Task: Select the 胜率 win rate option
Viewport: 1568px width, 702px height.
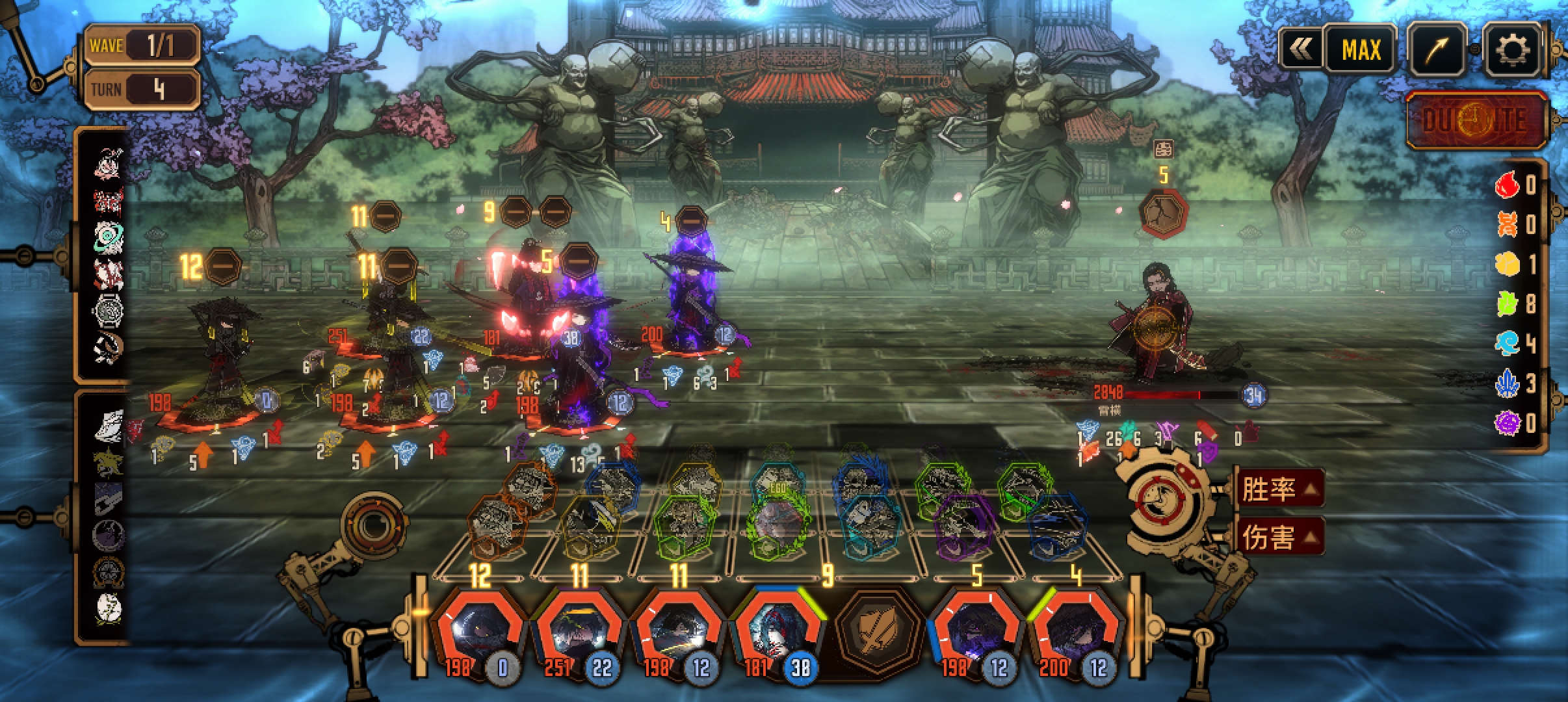Action: pos(1279,489)
